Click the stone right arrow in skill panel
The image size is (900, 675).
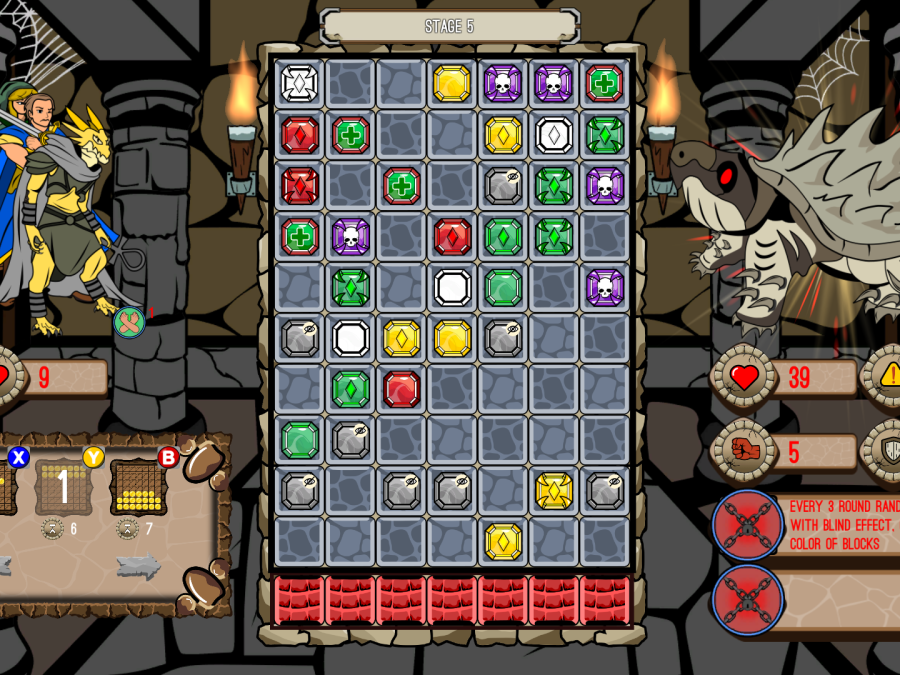tap(138, 566)
